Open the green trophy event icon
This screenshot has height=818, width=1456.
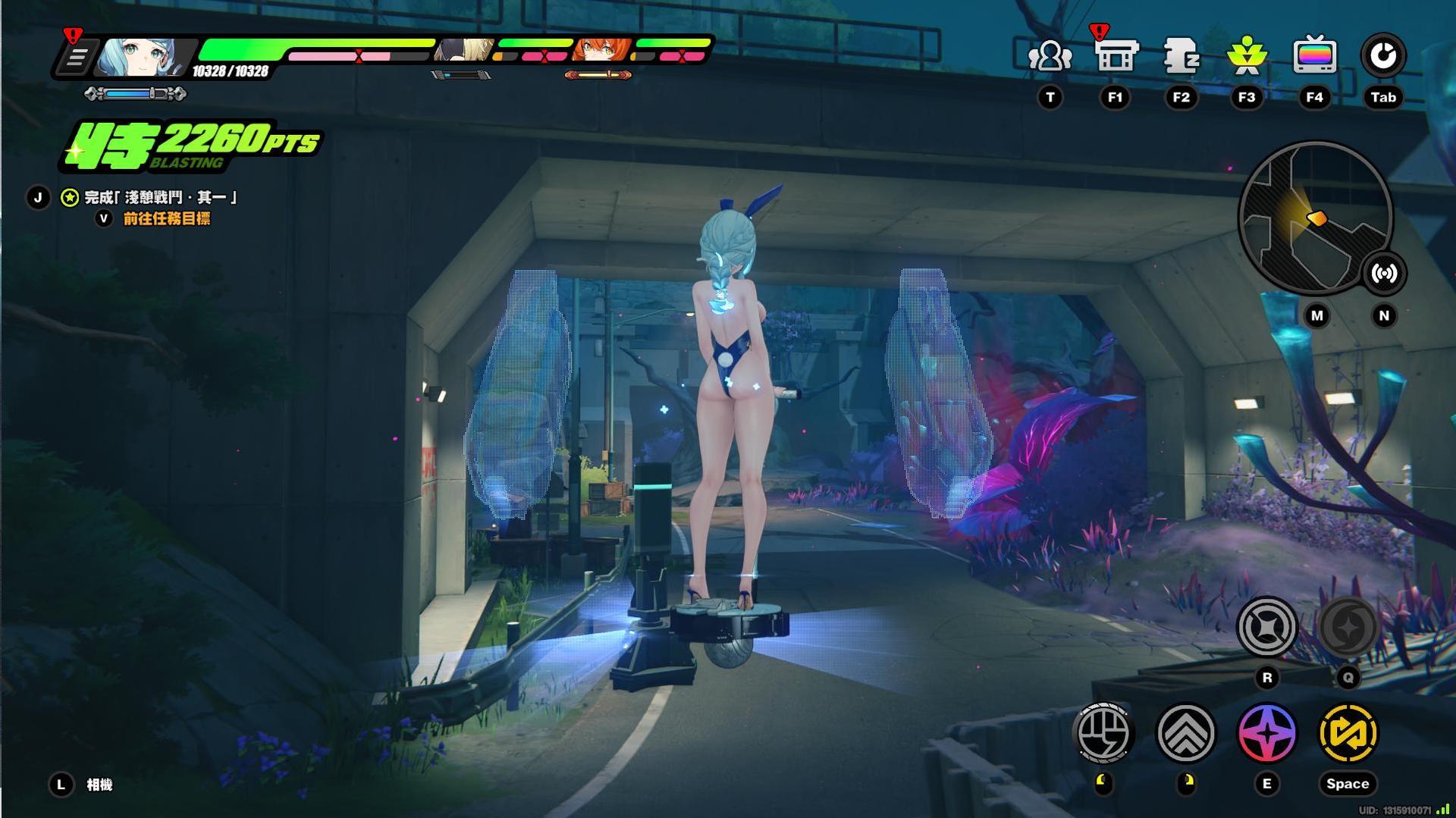coord(1247,57)
